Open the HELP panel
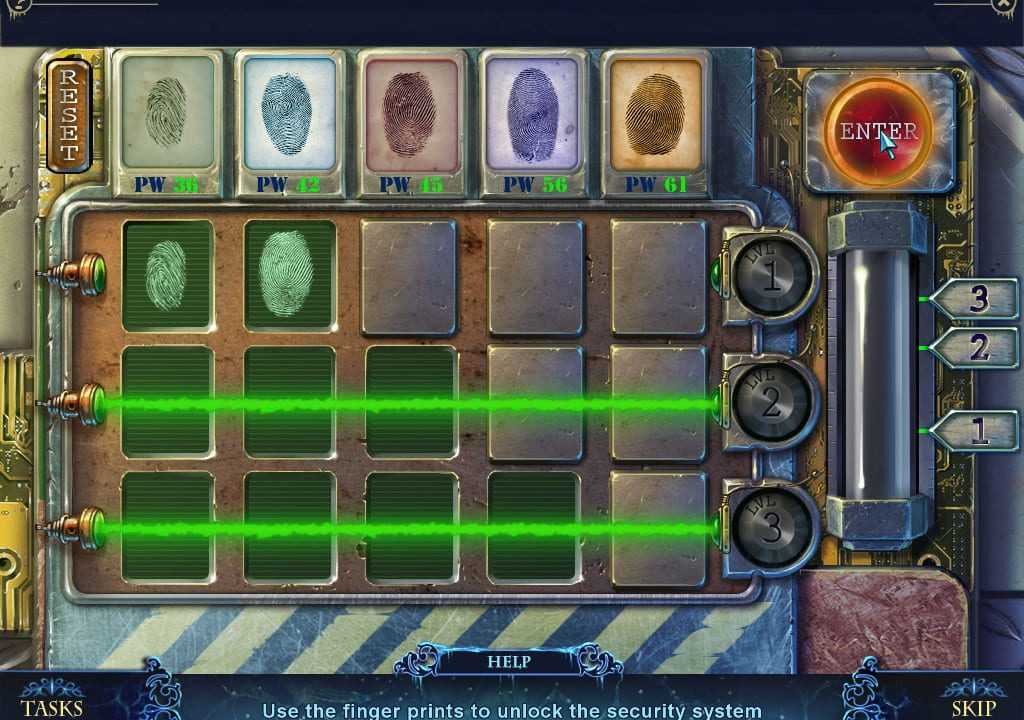Screen dimensions: 1024x720 tap(508, 661)
